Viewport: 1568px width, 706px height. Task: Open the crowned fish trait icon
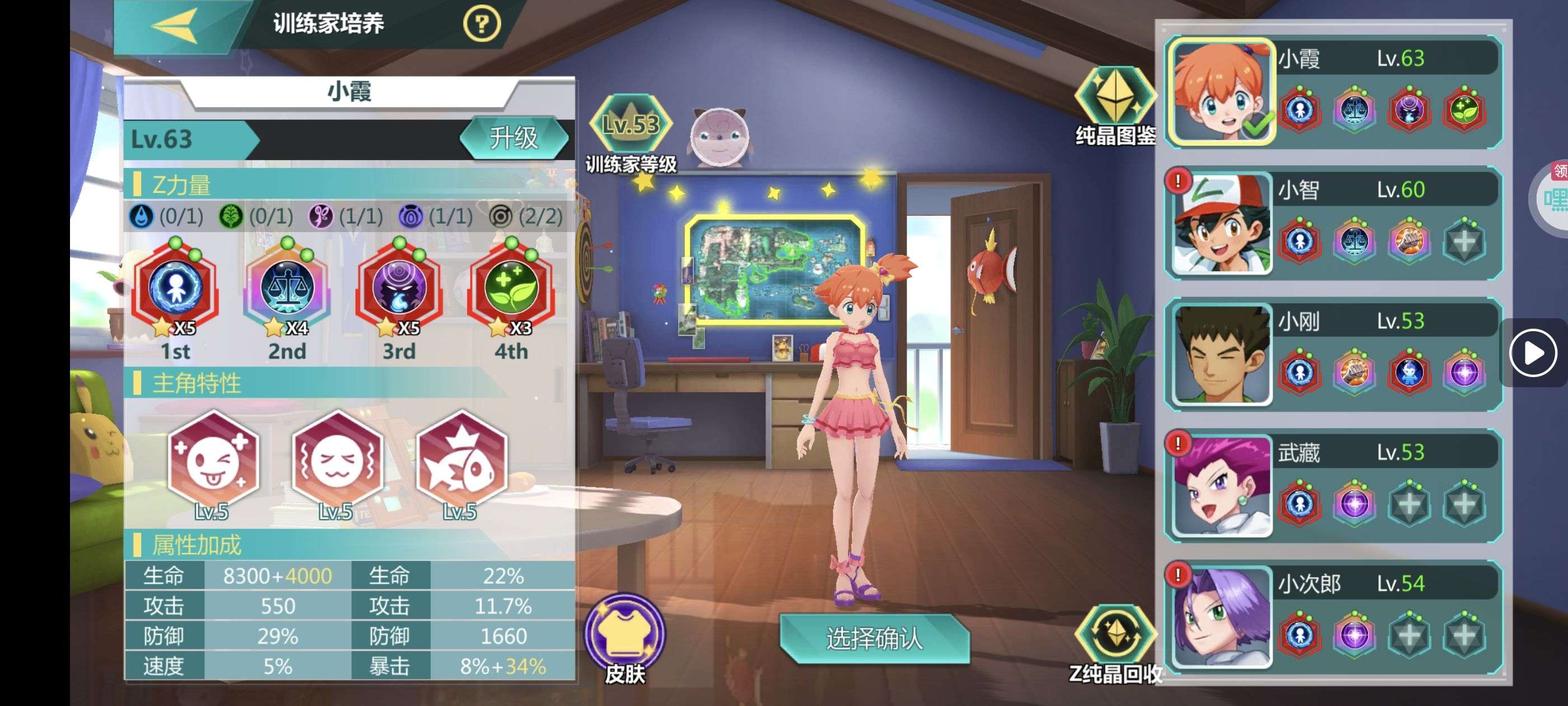pyautogui.click(x=461, y=460)
